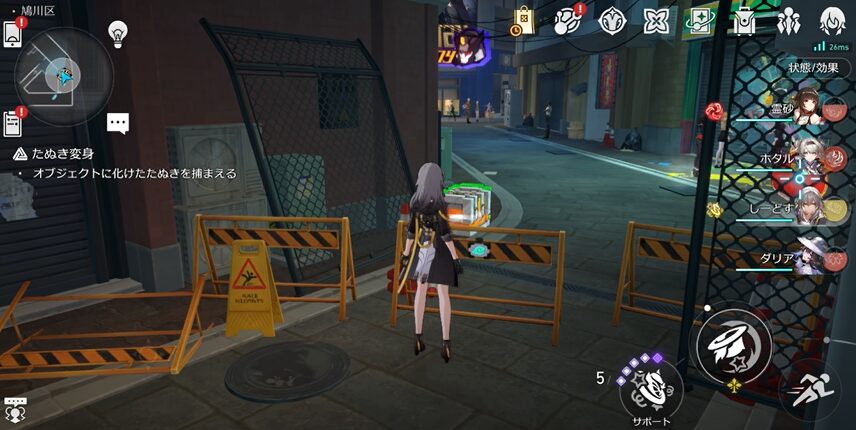Open the team lineup icon
Screen dimensions: 856x430
click(x=788, y=20)
